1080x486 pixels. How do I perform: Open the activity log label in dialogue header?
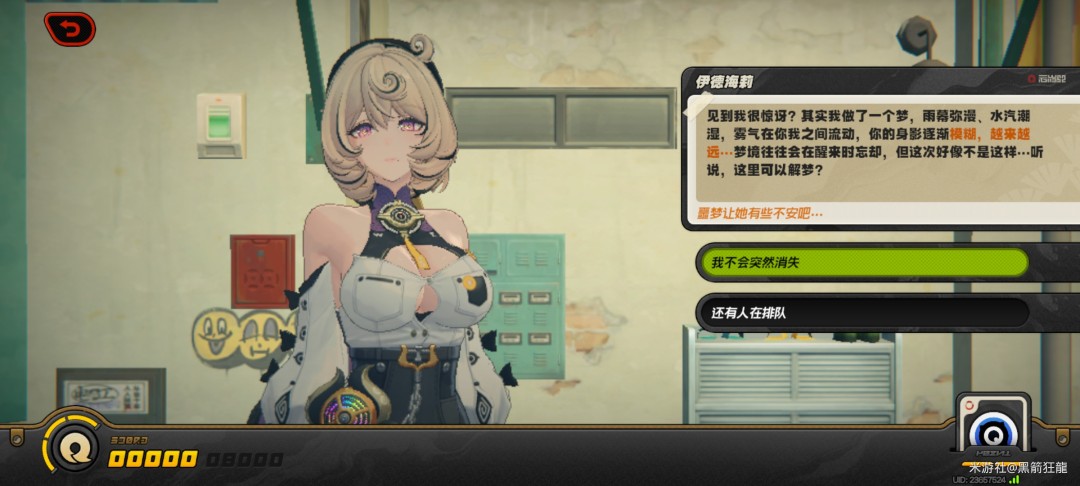1046,78
